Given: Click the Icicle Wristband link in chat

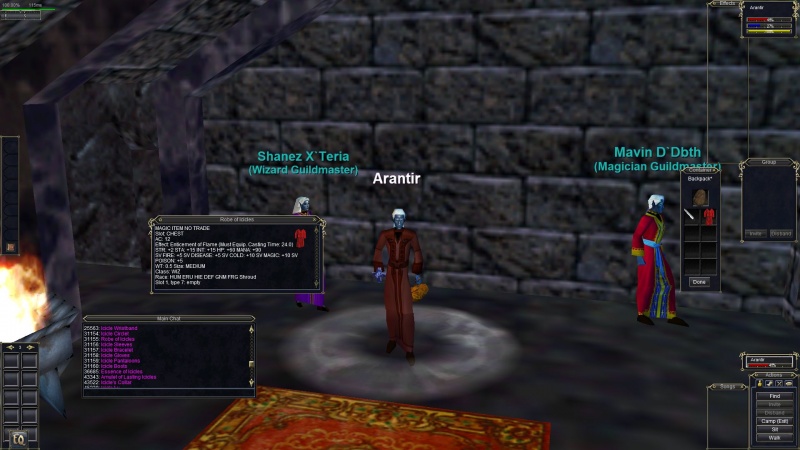Looking at the screenshot, I should pyautogui.click(x=117, y=327).
